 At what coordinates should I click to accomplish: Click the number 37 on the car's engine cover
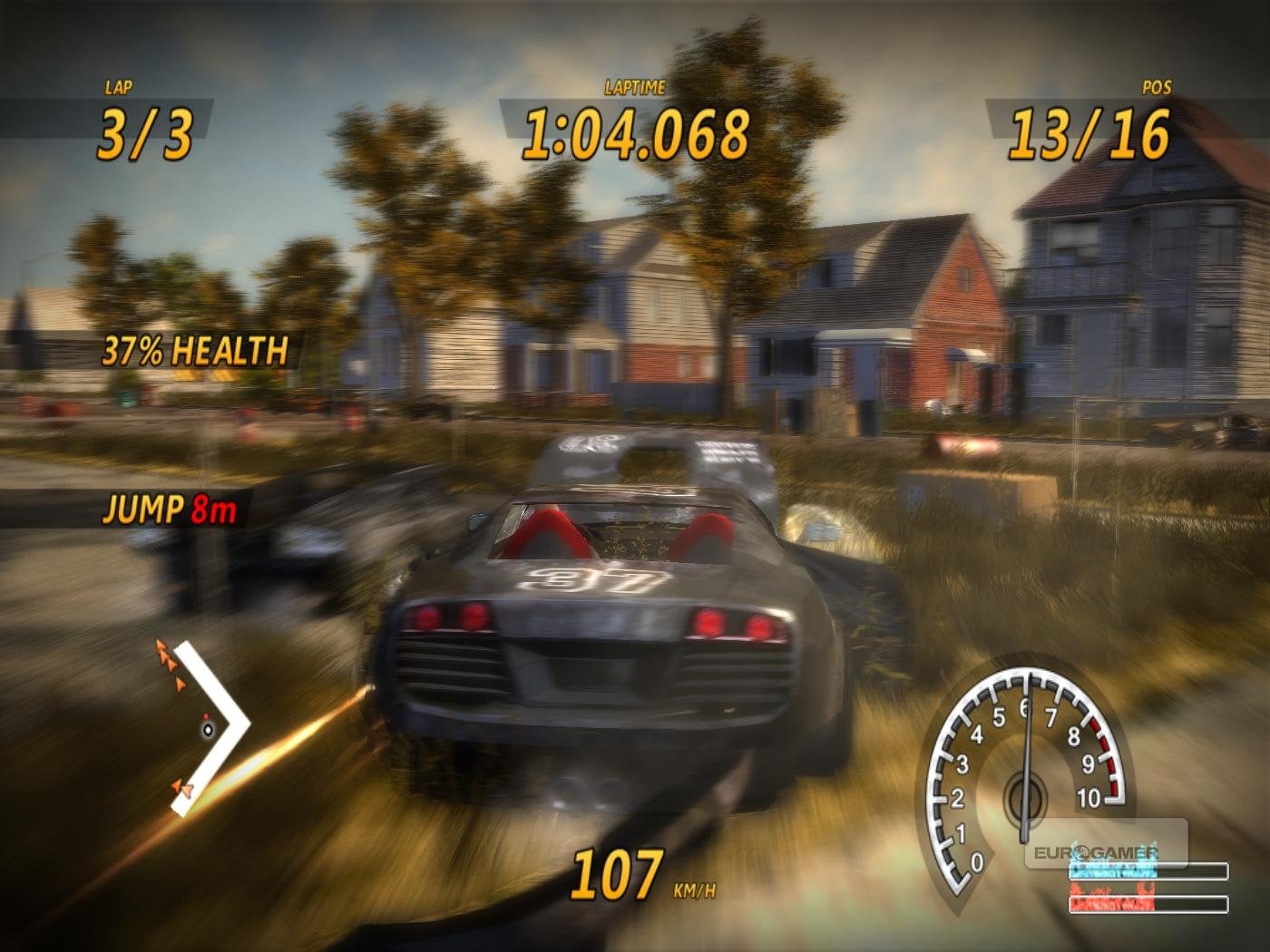coord(593,578)
